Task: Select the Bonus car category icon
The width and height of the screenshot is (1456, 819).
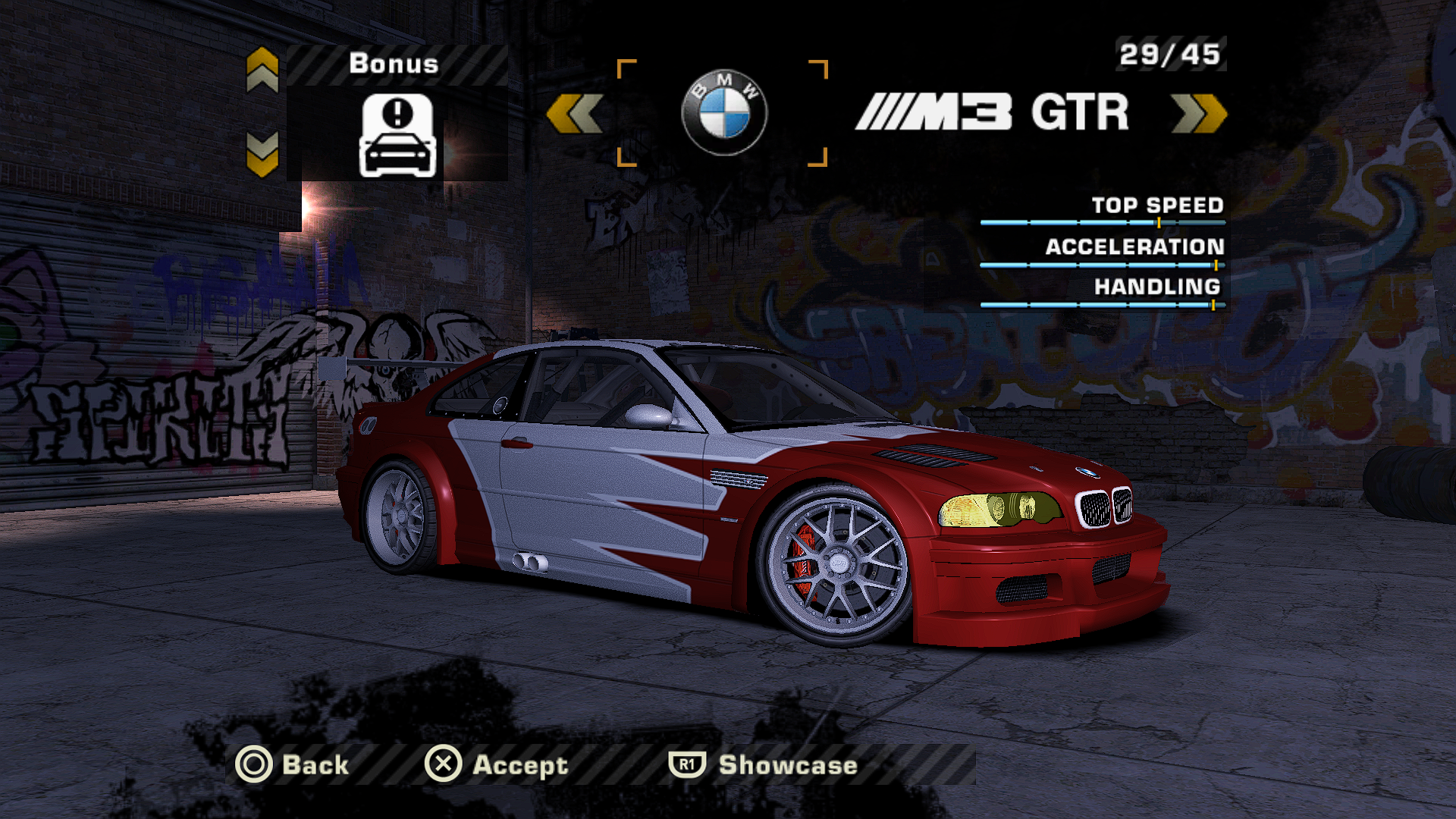Action: click(397, 135)
